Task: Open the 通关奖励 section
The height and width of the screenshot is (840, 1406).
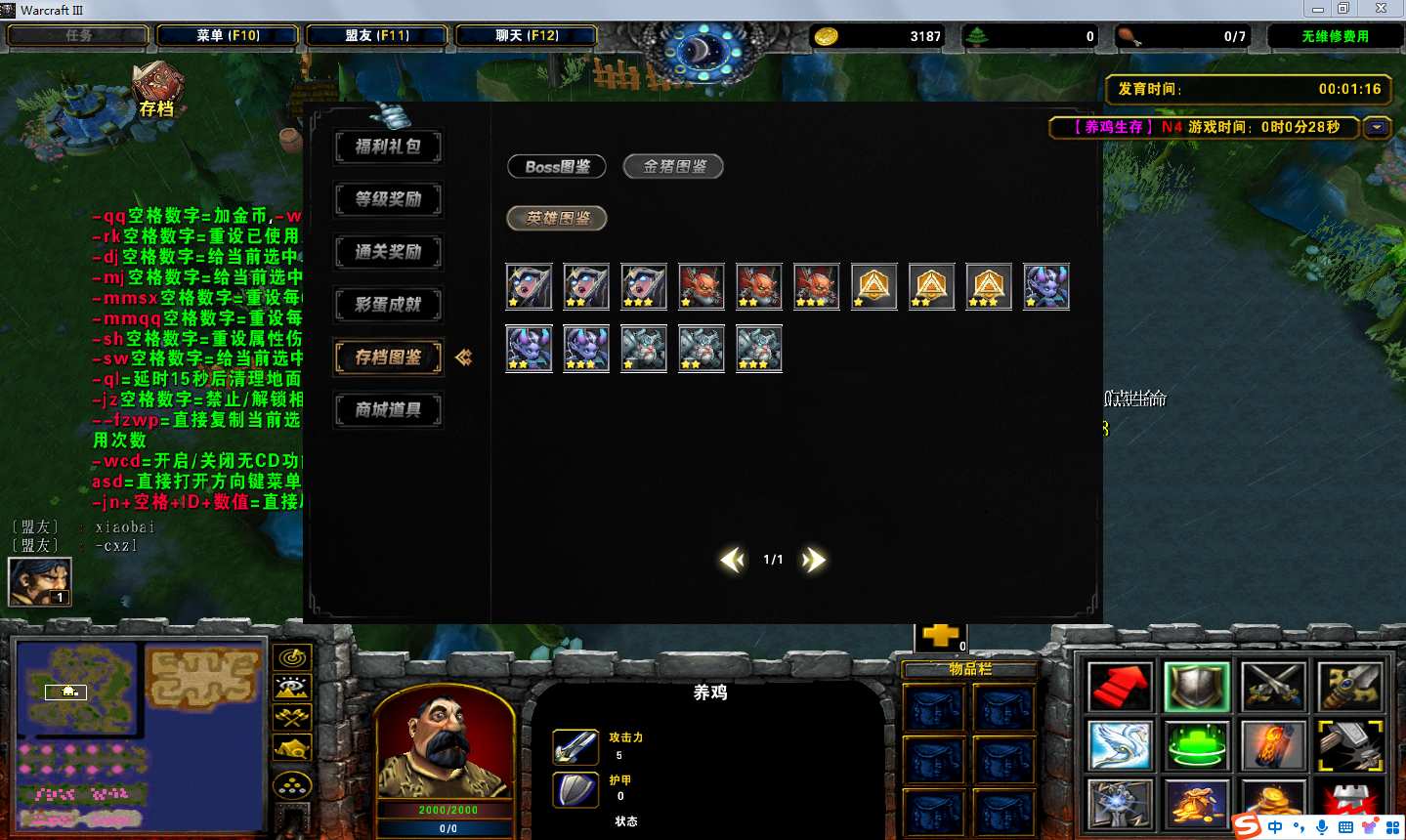Action: (x=388, y=253)
